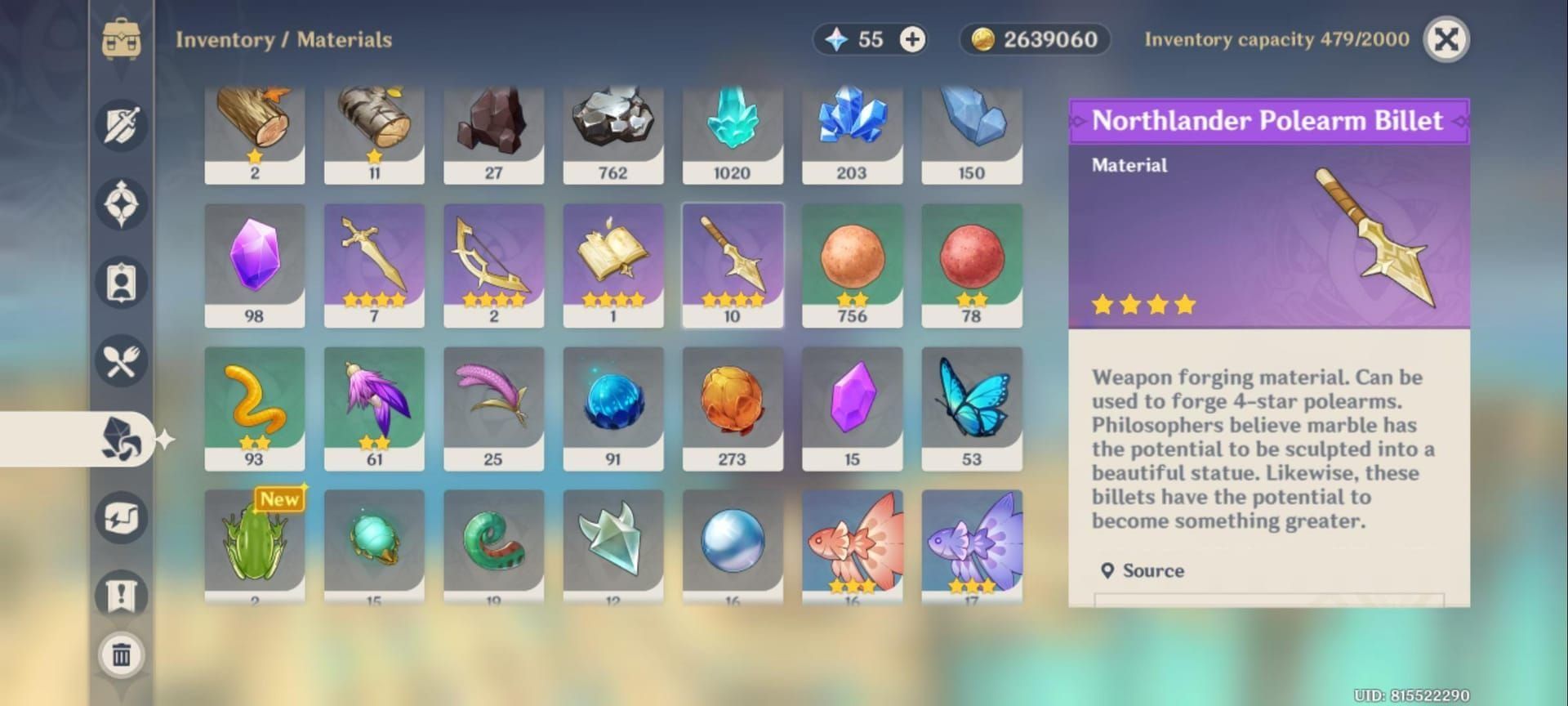Select the Northlander Sword Billet slot
The height and width of the screenshot is (706, 1568).
374,265
